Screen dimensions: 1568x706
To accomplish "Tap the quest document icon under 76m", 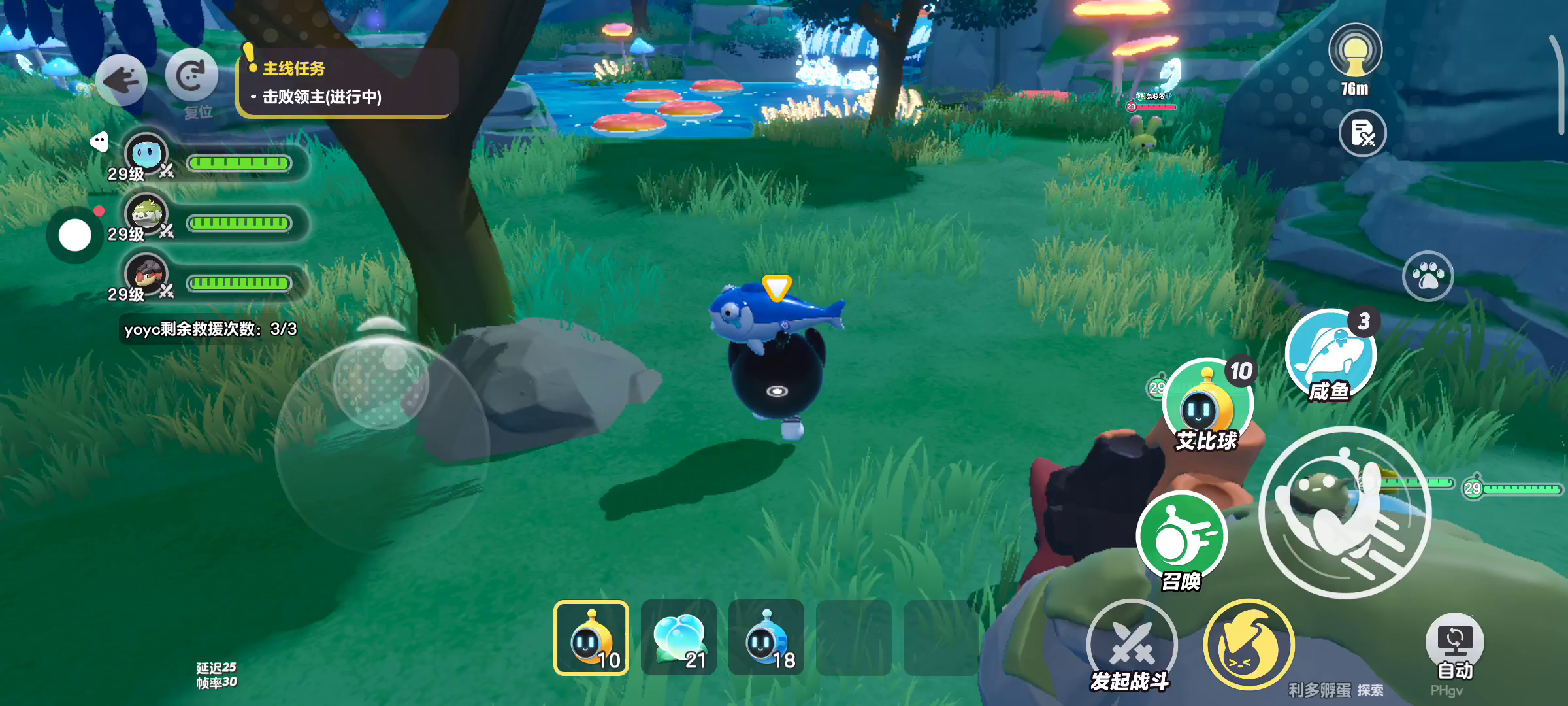I will click(x=1362, y=133).
